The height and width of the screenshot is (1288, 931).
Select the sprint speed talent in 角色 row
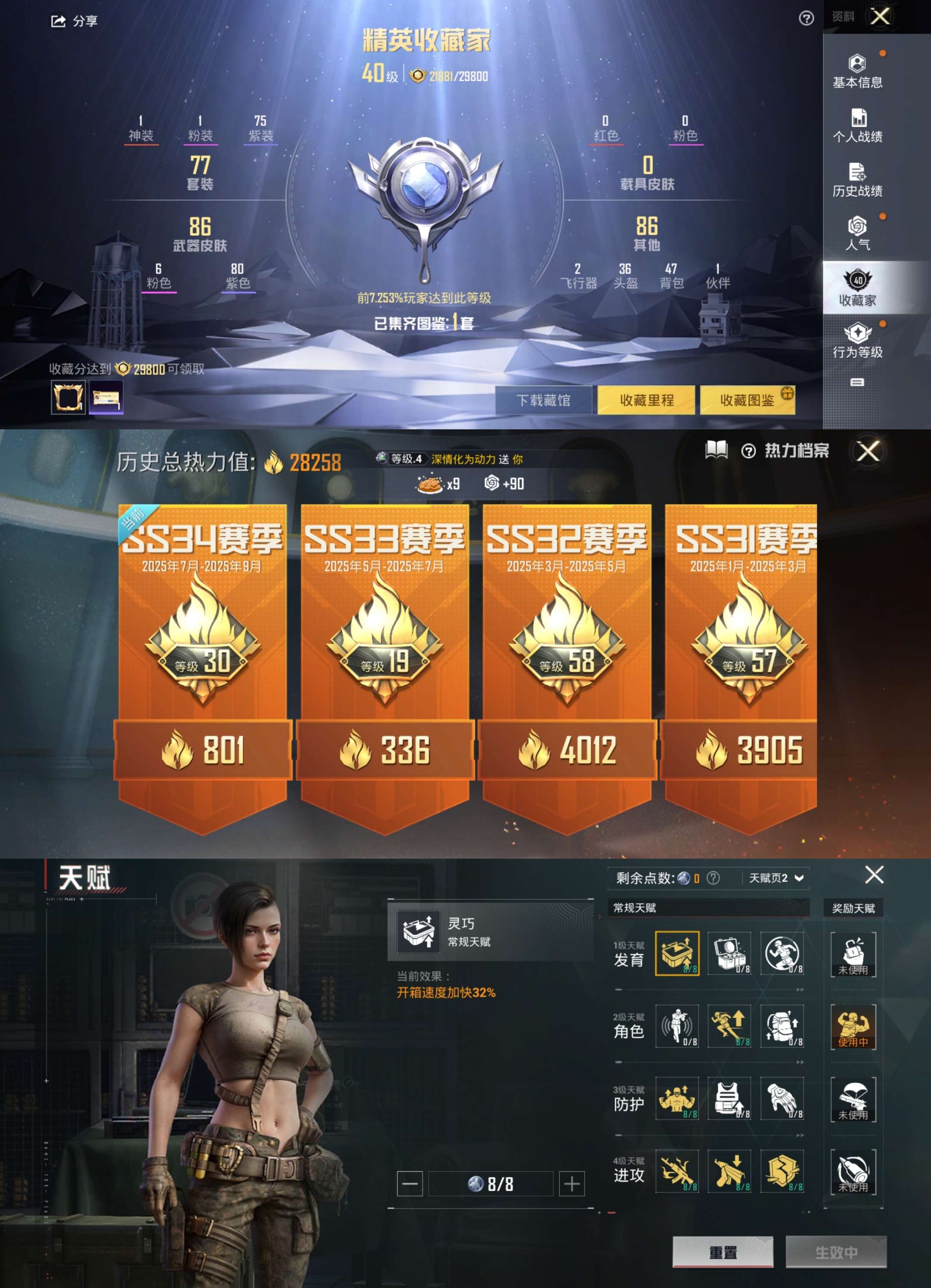(x=730, y=1027)
